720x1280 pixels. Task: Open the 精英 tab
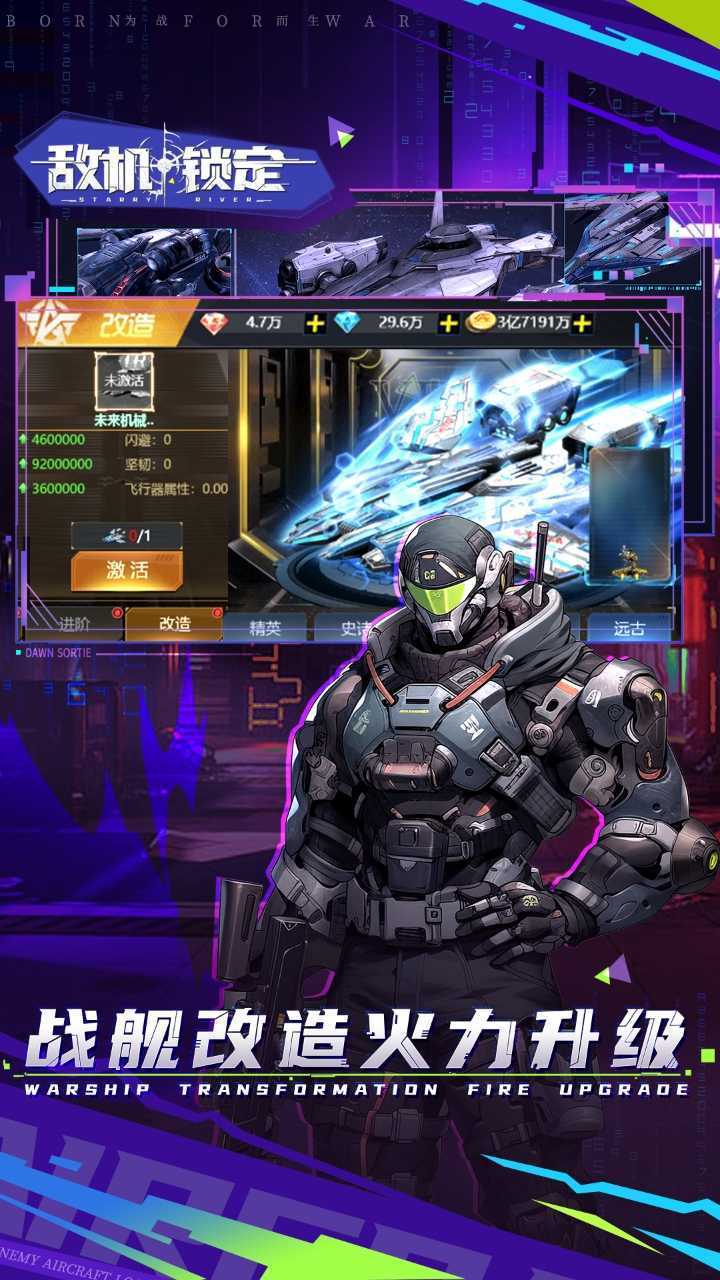[265, 628]
